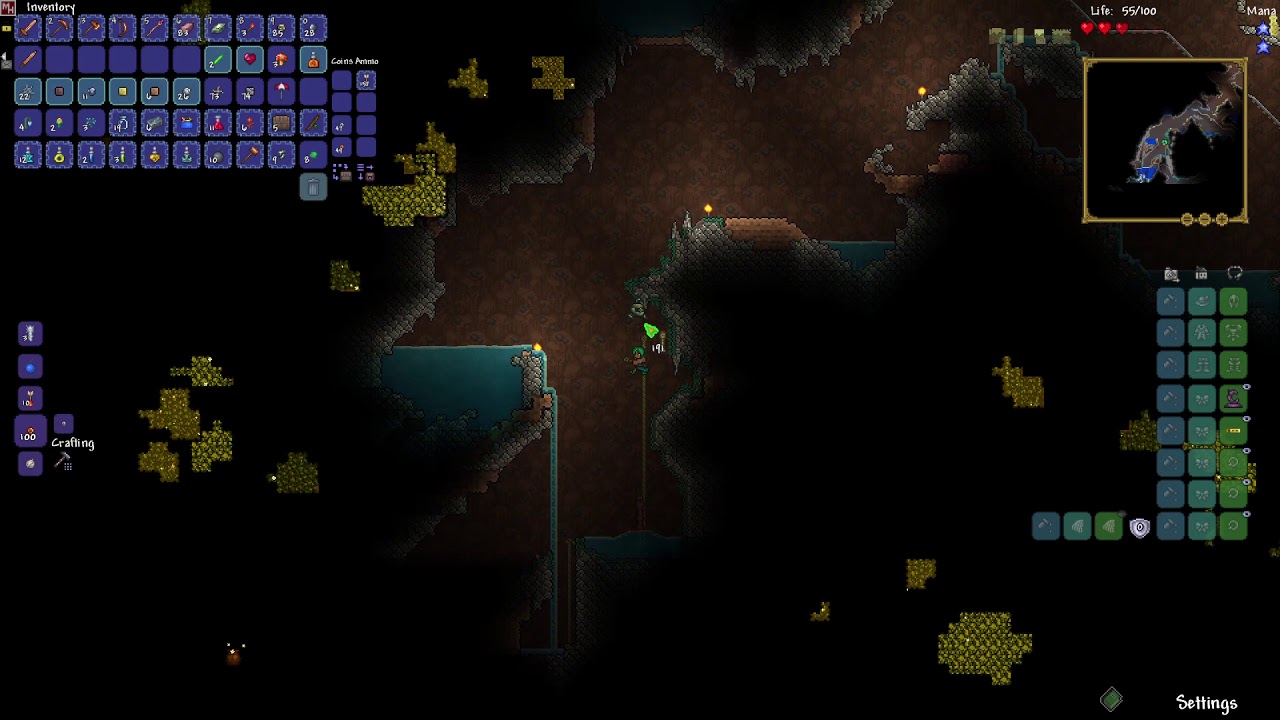
Task: Choose the bomb stack in inventory
Action: click(218, 156)
